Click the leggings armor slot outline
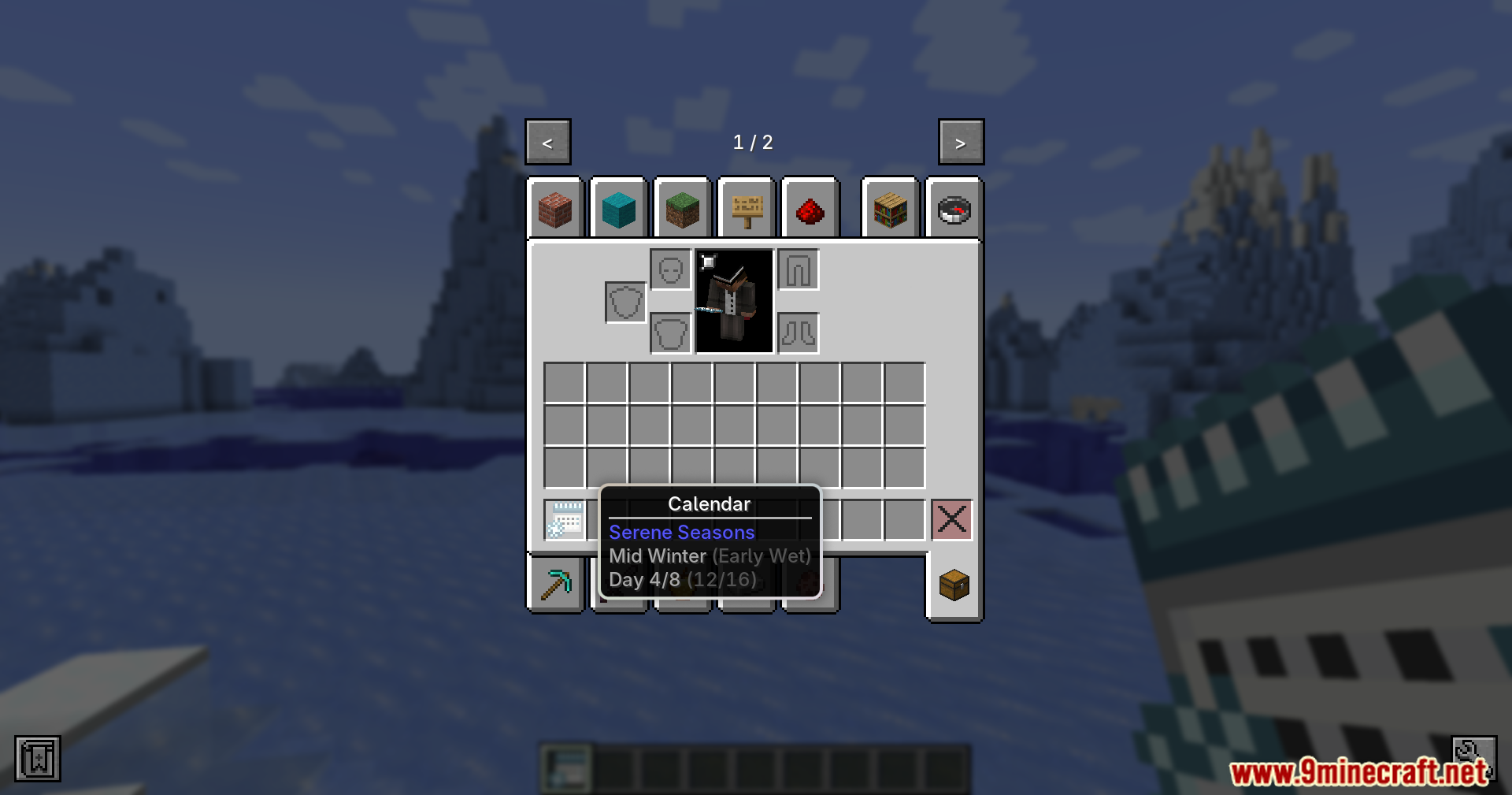Screen dimensions: 1512x795 tap(798, 269)
